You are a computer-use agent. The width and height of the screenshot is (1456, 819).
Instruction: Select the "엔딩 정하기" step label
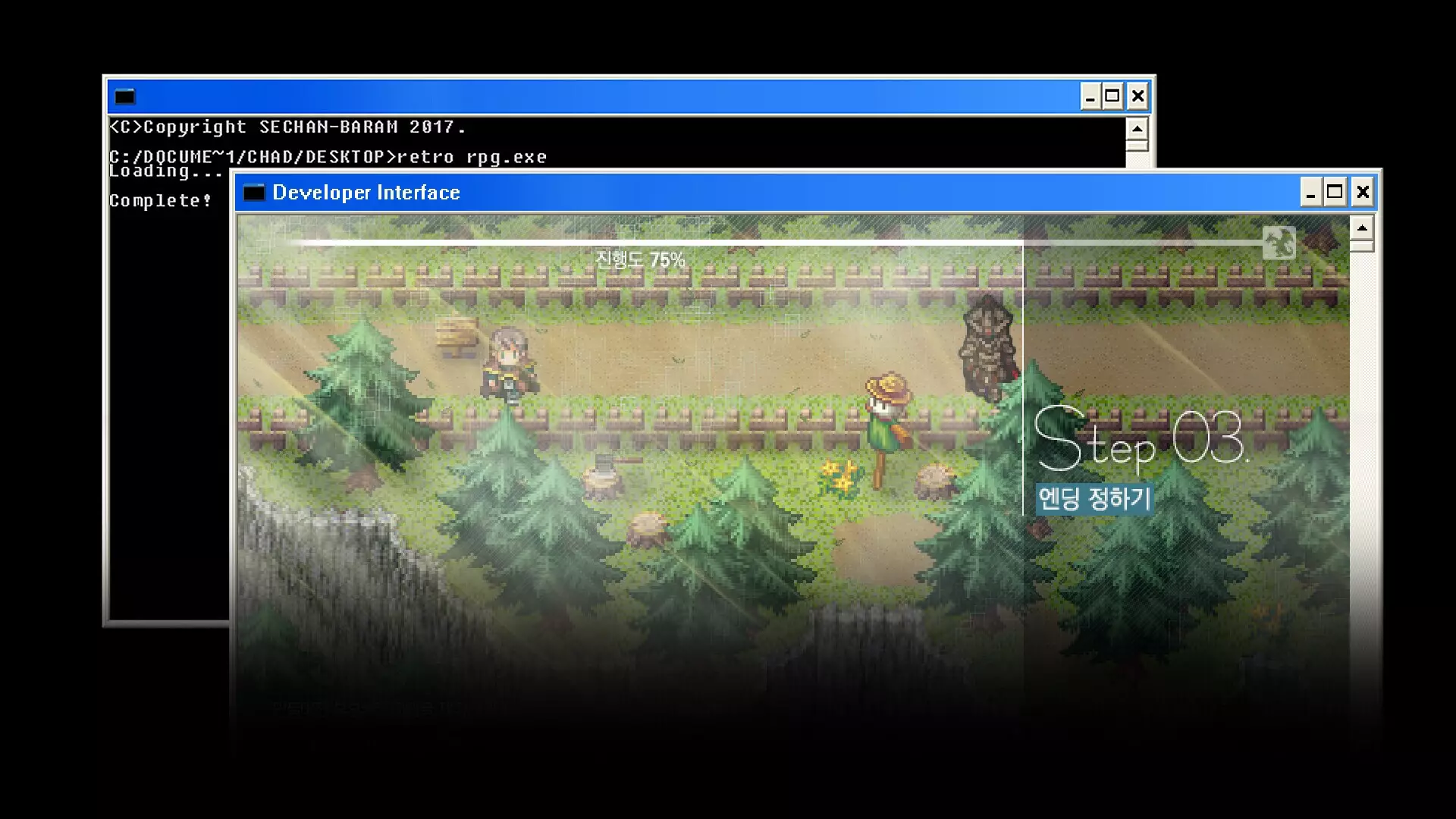click(1095, 499)
